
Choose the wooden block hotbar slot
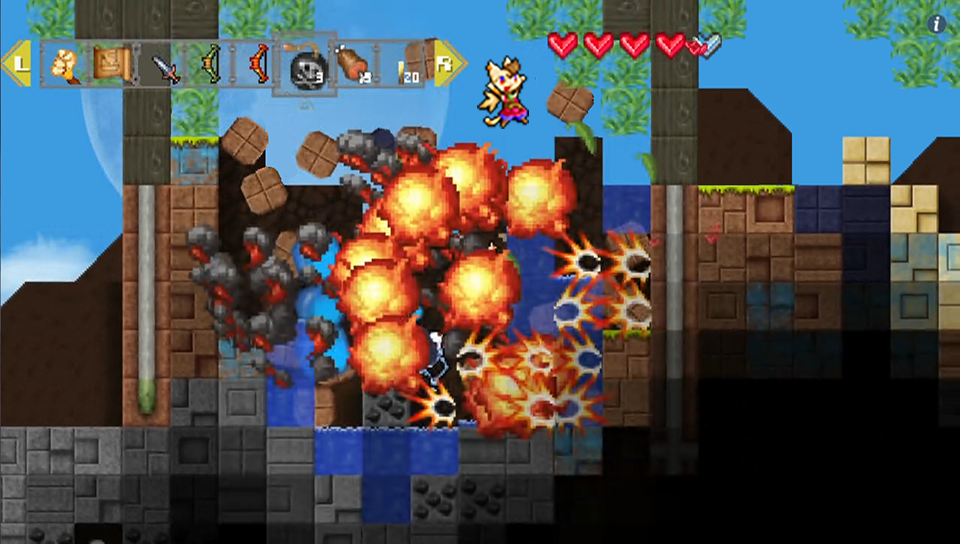click(424, 58)
